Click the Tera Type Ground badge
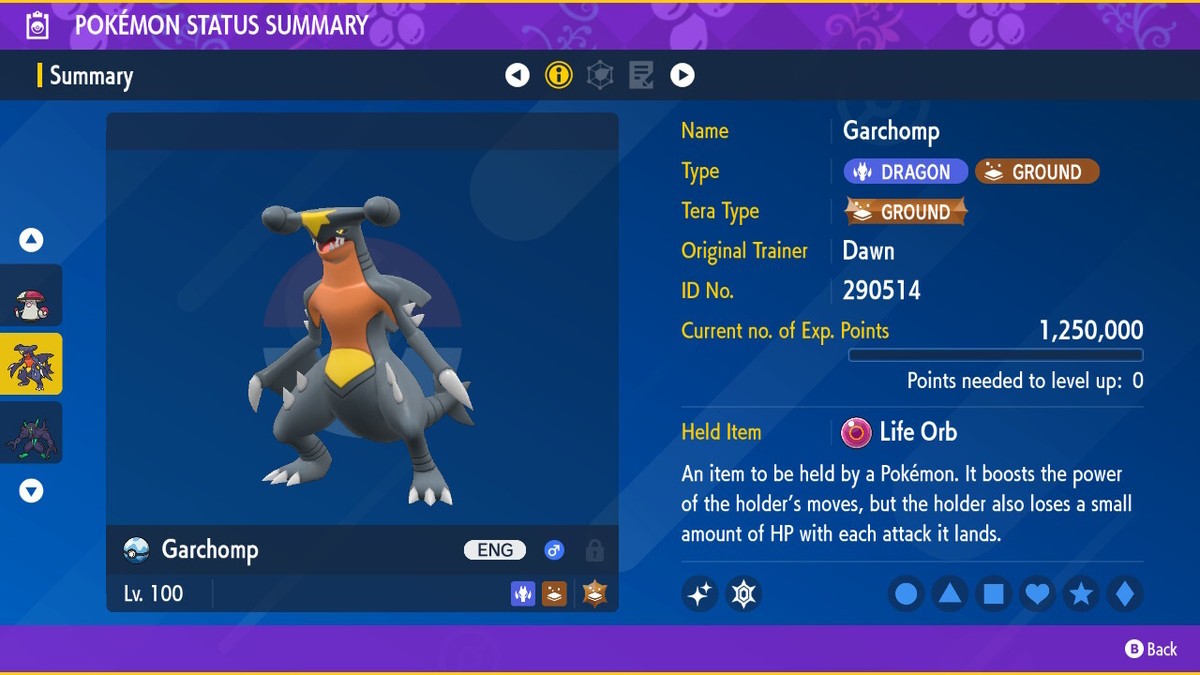1200x675 pixels. 907,212
